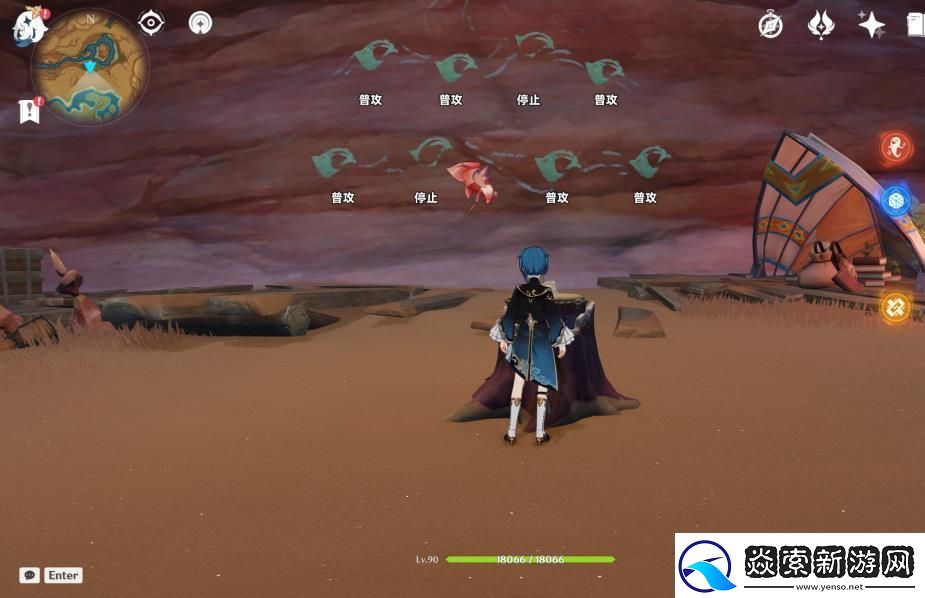Screen dimensions: 925x598
Task: Activate the red ghost ability icon
Action: (x=895, y=149)
